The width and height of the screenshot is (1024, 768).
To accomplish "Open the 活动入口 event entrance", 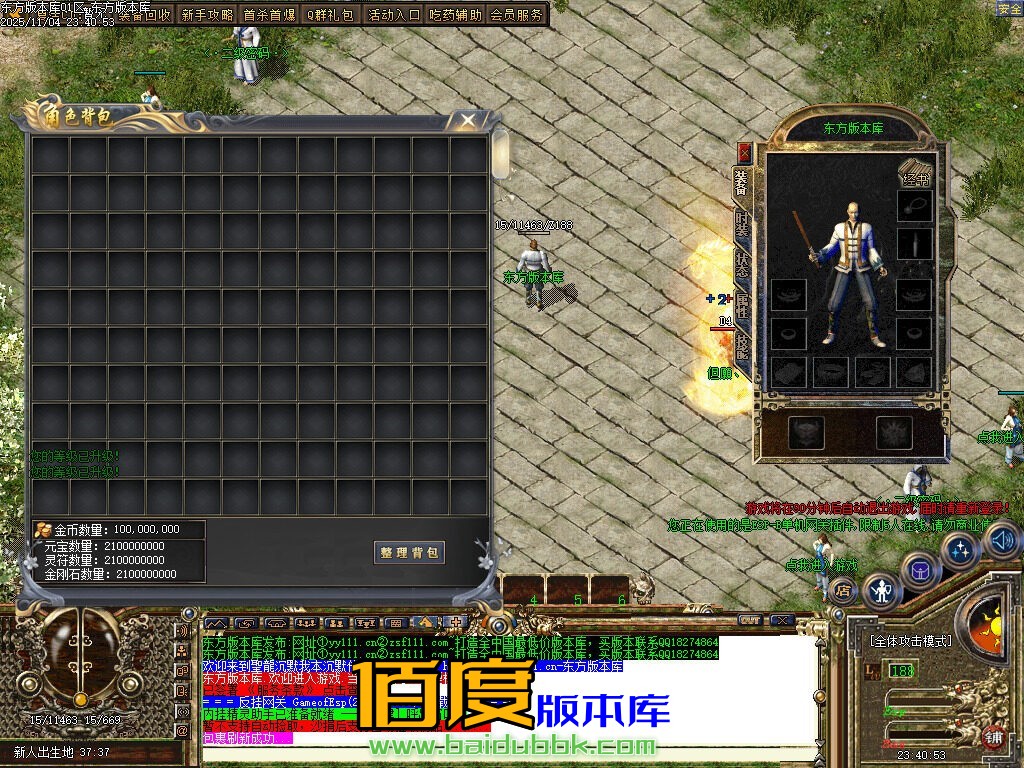I will pyautogui.click(x=394, y=15).
